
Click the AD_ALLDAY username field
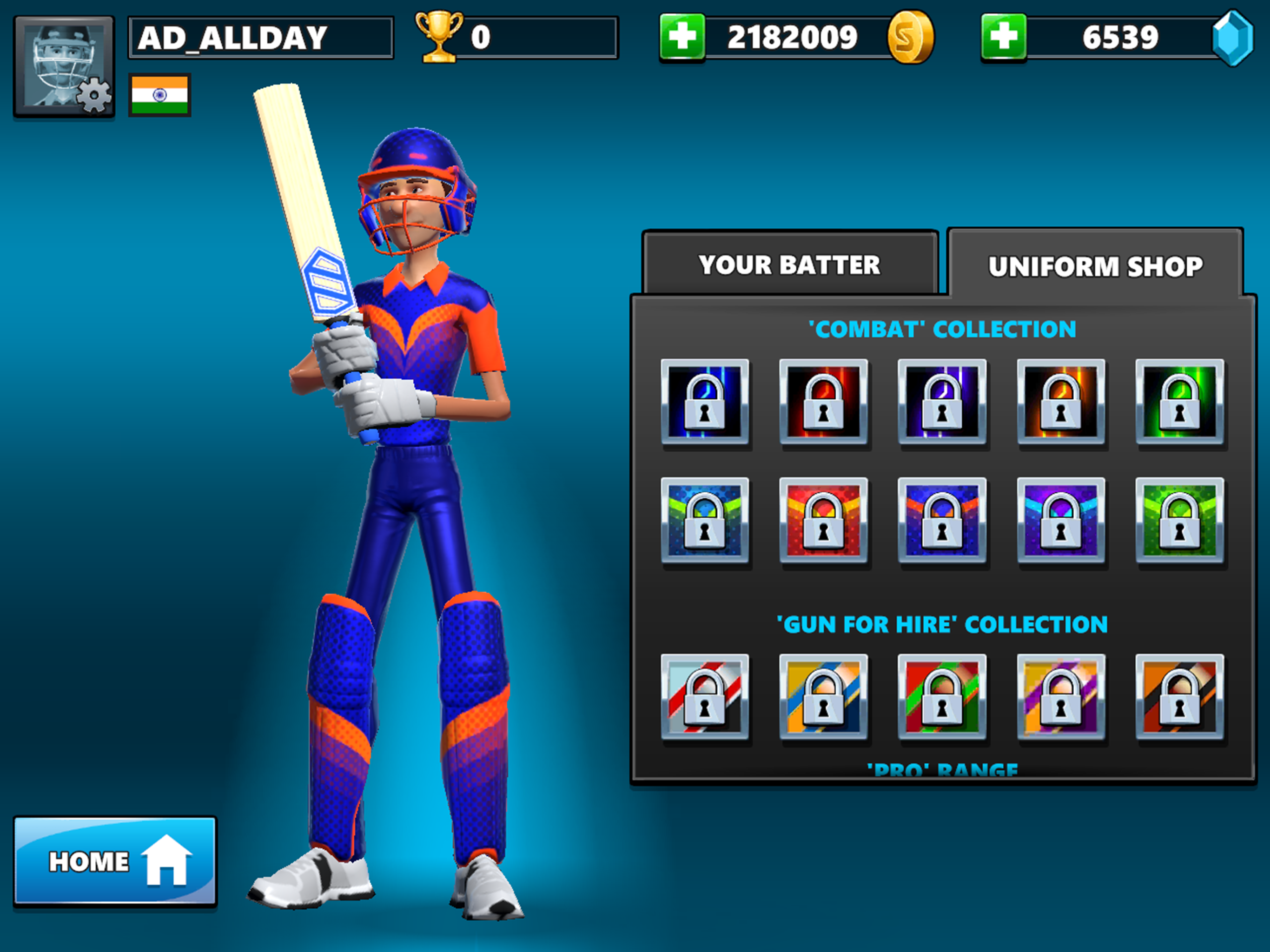pos(260,37)
